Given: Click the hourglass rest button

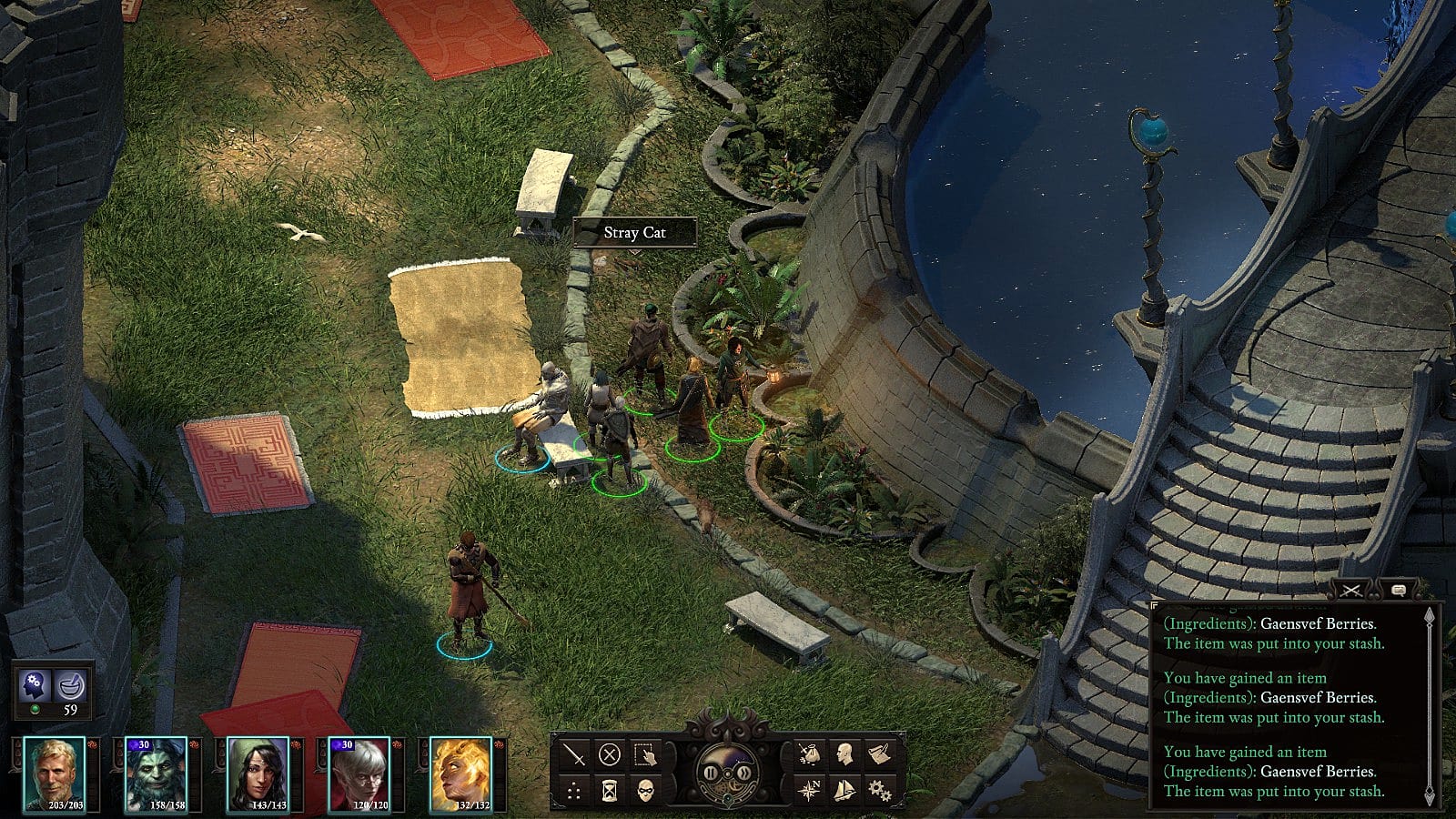Looking at the screenshot, I should click(610, 790).
